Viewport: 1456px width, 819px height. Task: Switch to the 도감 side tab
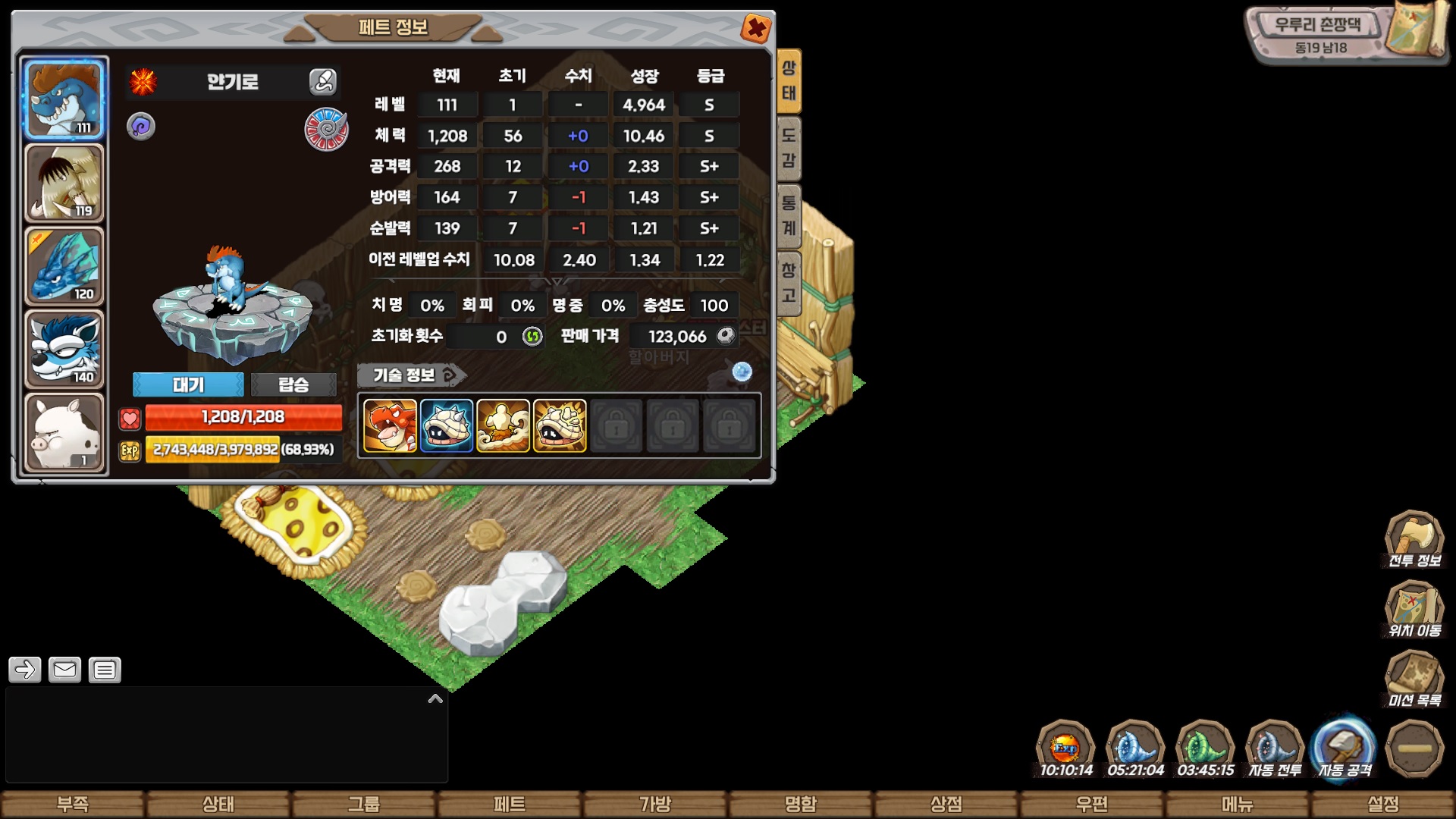789,148
